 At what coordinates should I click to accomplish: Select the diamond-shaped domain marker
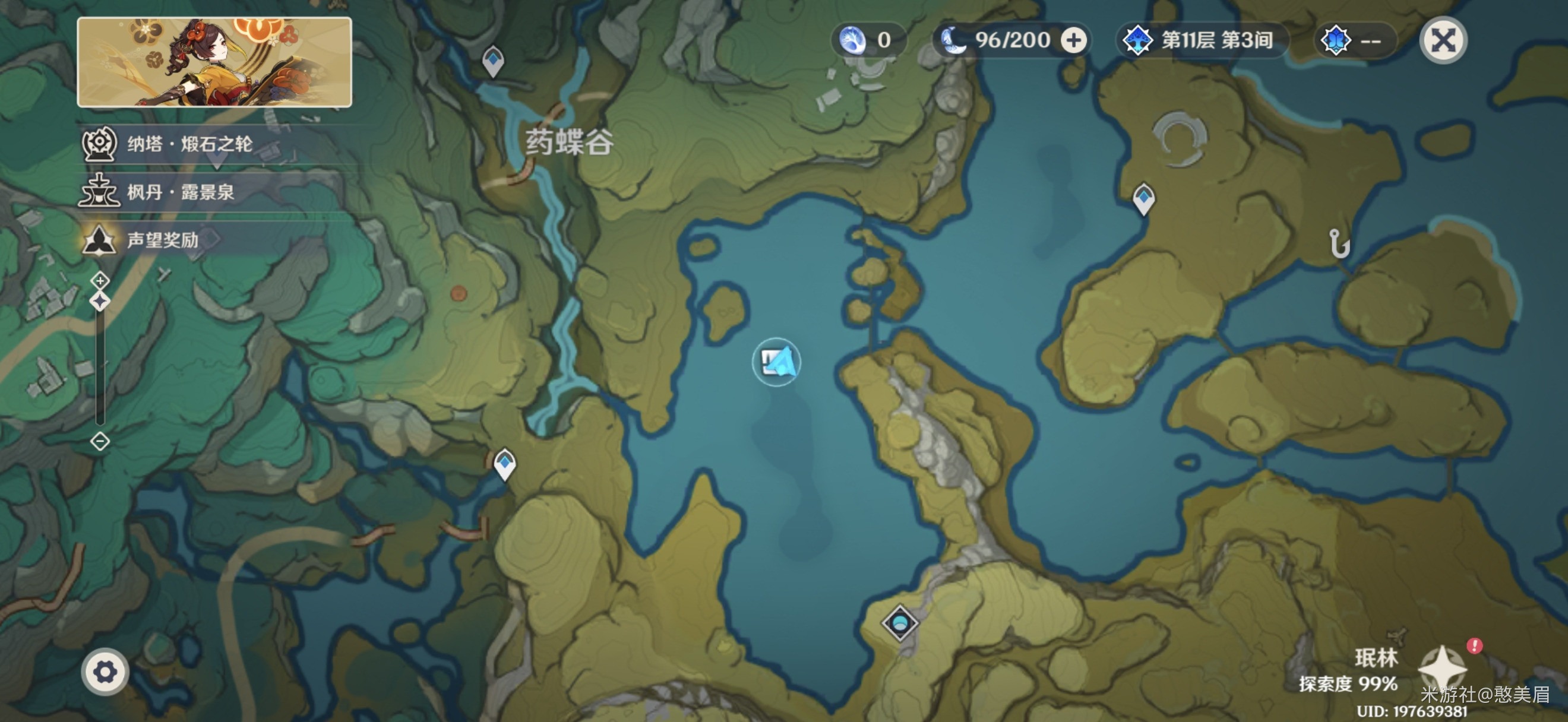pyautogui.click(x=900, y=623)
